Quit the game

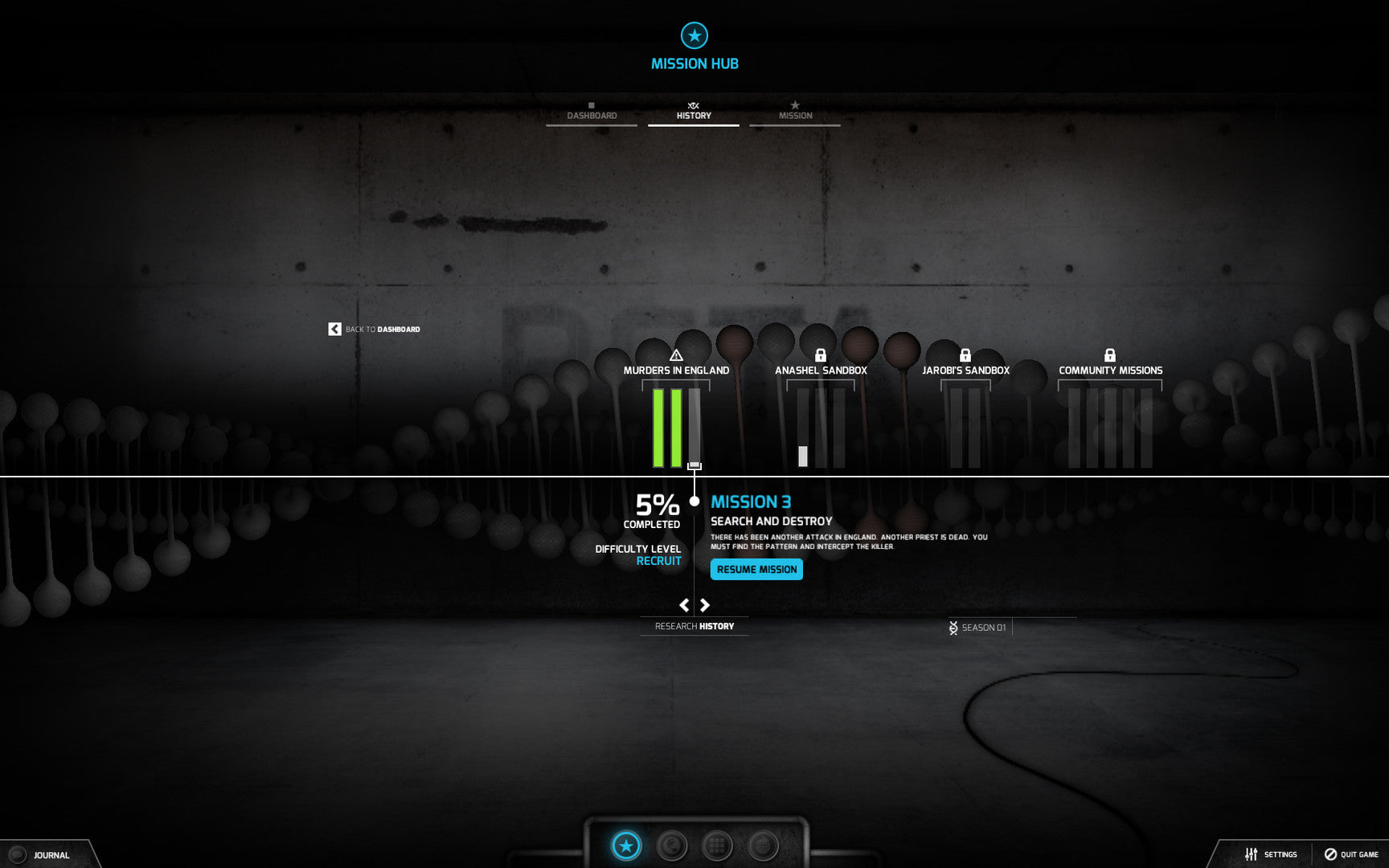tap(1351, 854)
